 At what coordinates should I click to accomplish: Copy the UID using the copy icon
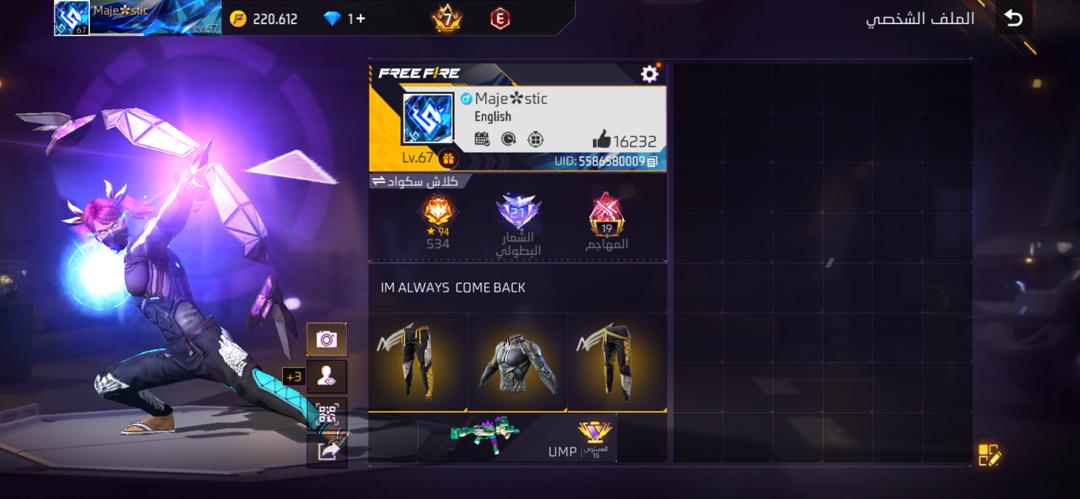point(652,160)
